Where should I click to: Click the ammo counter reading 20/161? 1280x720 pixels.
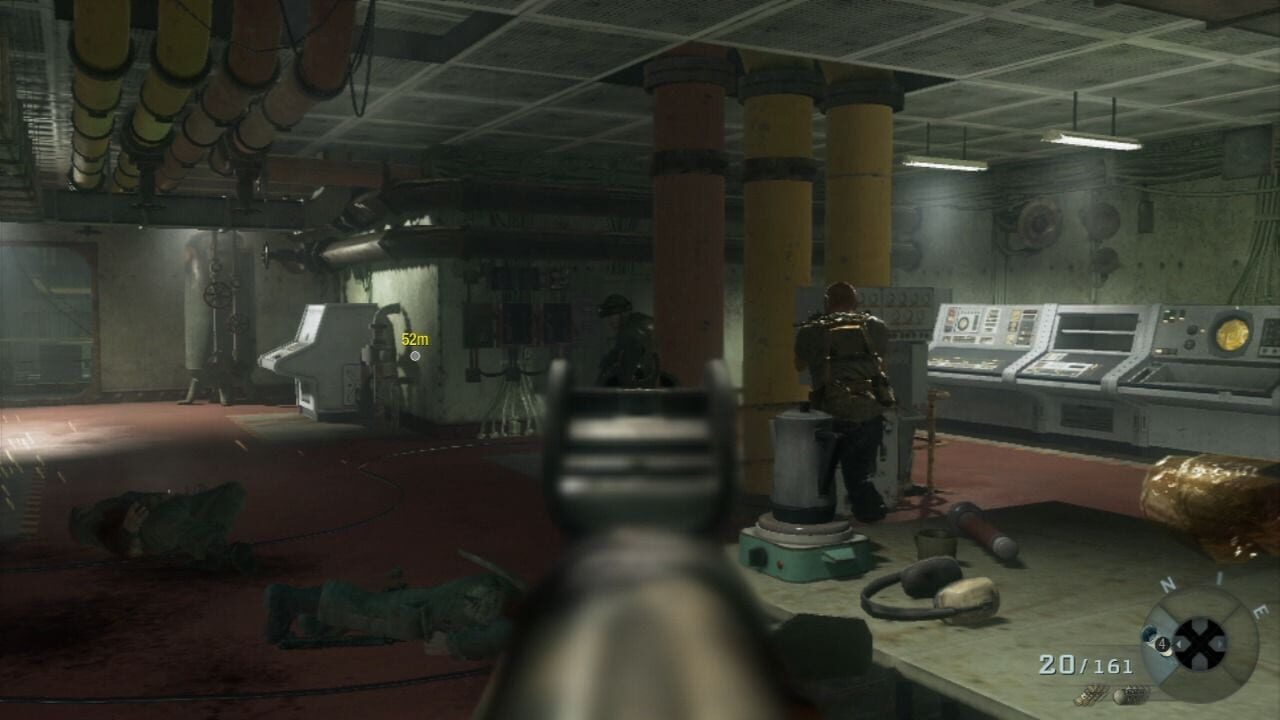coord(1085,662)
